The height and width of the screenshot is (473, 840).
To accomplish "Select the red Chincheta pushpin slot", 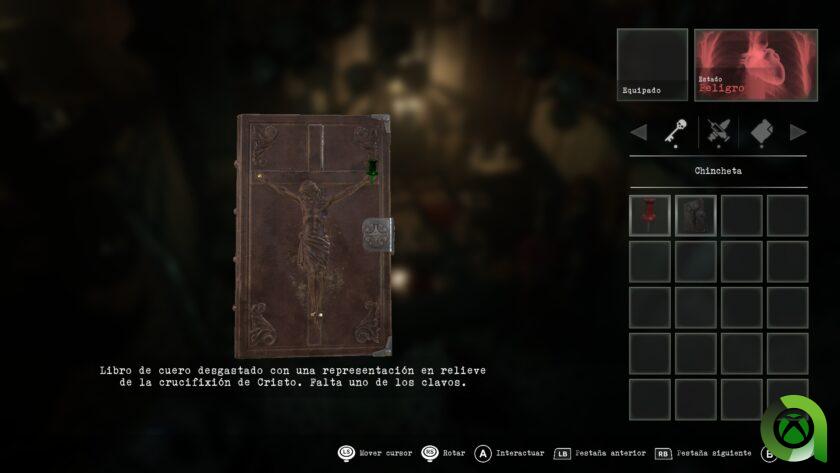I will click(x=650, y=215).
